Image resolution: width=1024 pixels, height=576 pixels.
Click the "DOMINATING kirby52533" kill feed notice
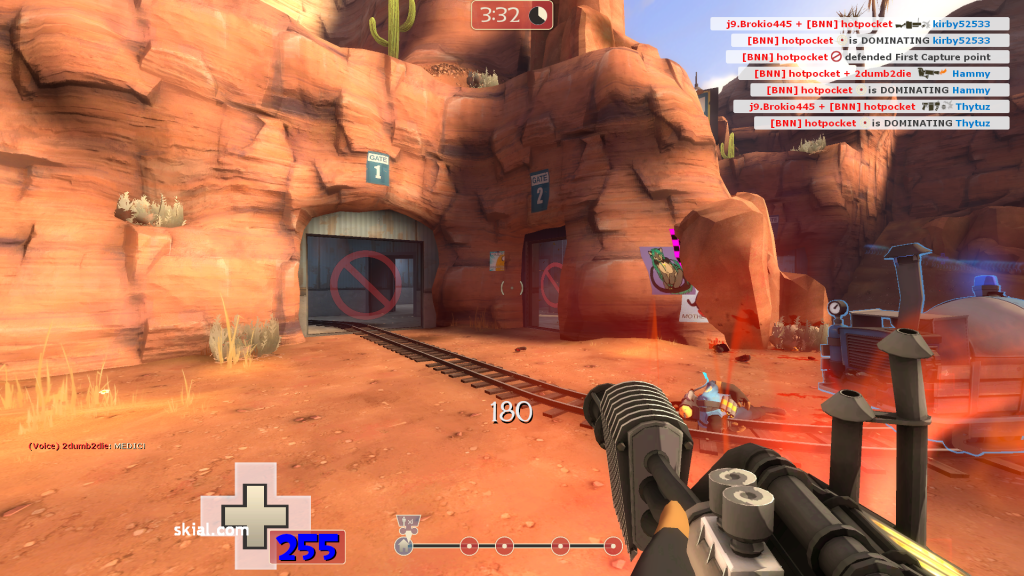(868, 41)
